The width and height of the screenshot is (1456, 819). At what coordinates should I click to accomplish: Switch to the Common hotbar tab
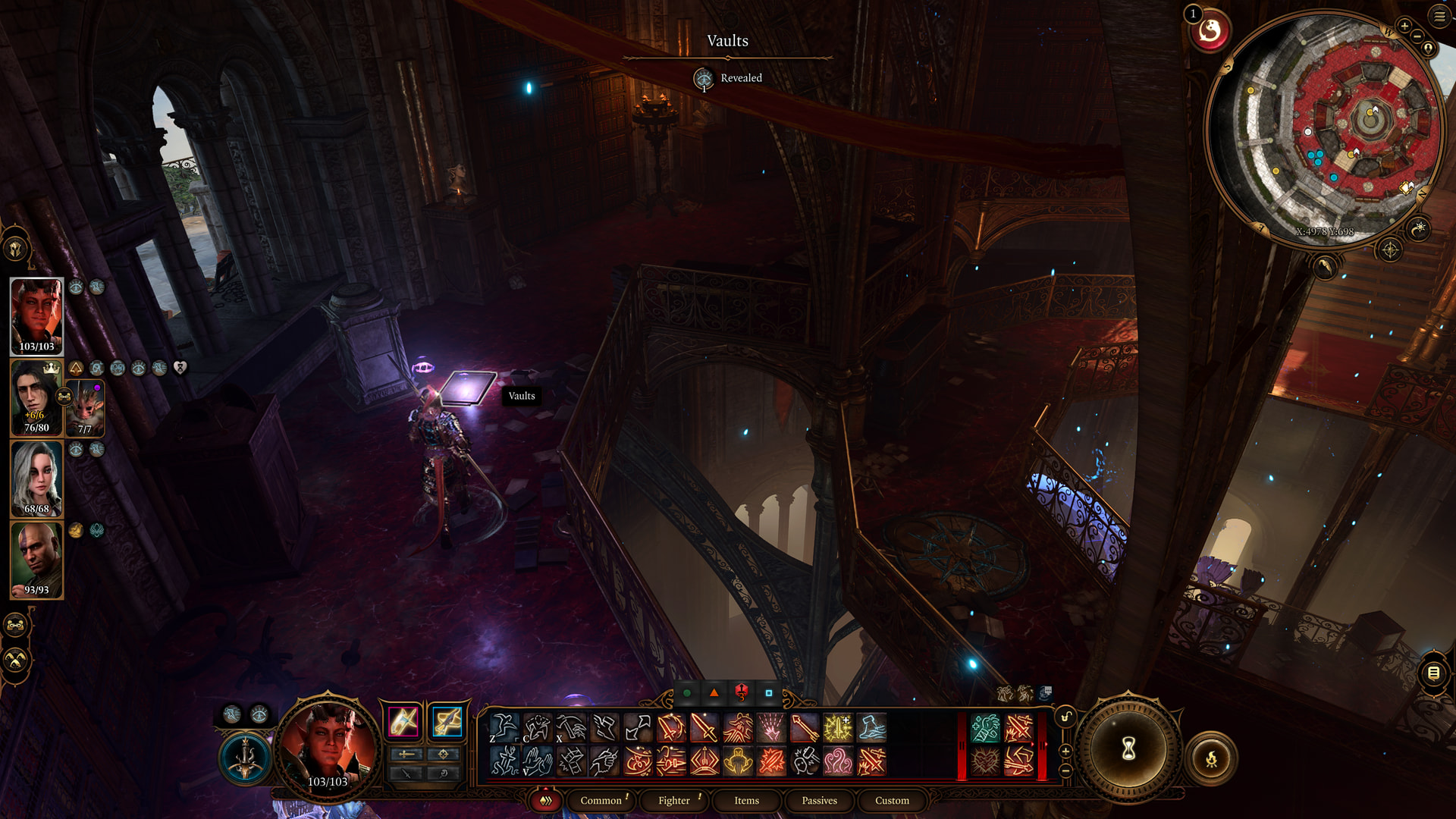point(601,800)
